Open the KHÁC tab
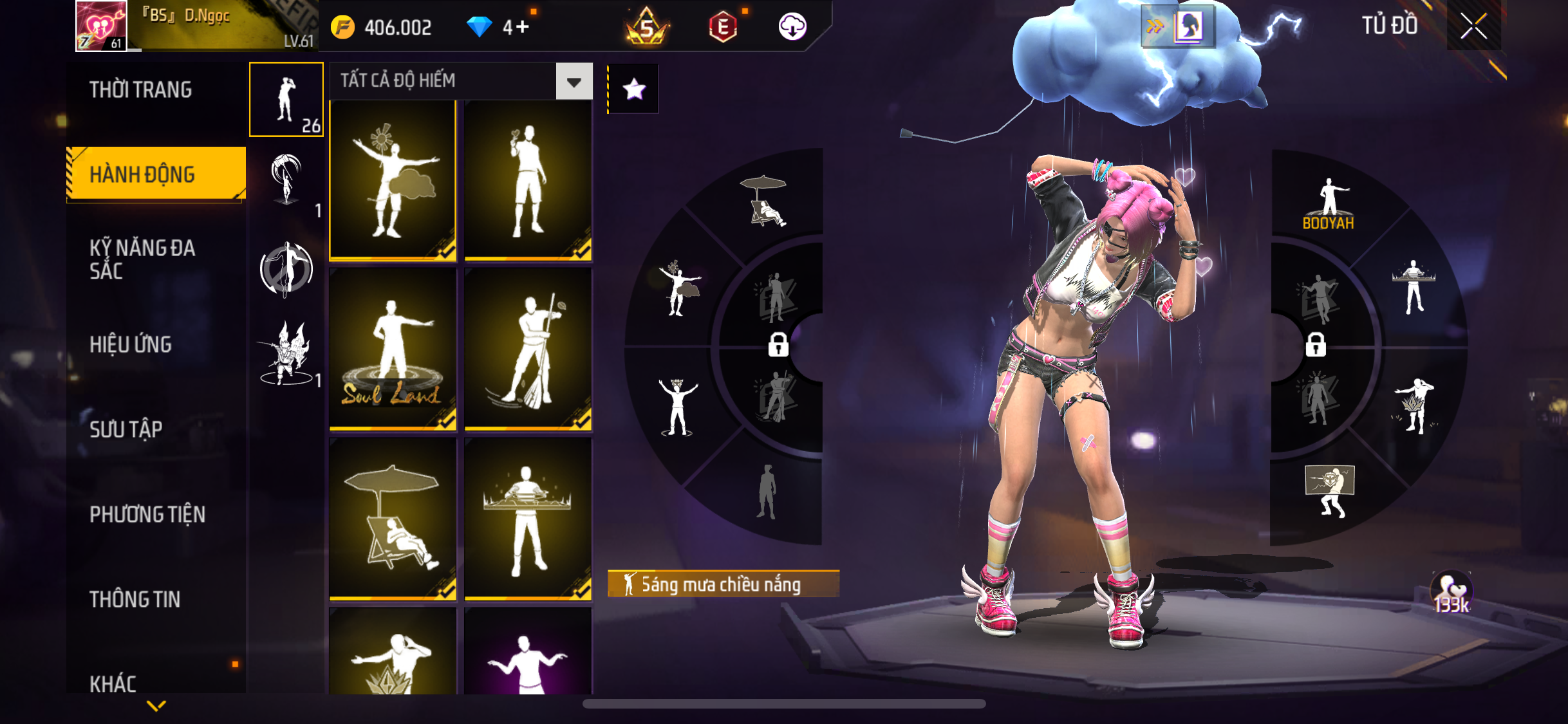1568x724 pixels. click(x=113, y=683)
